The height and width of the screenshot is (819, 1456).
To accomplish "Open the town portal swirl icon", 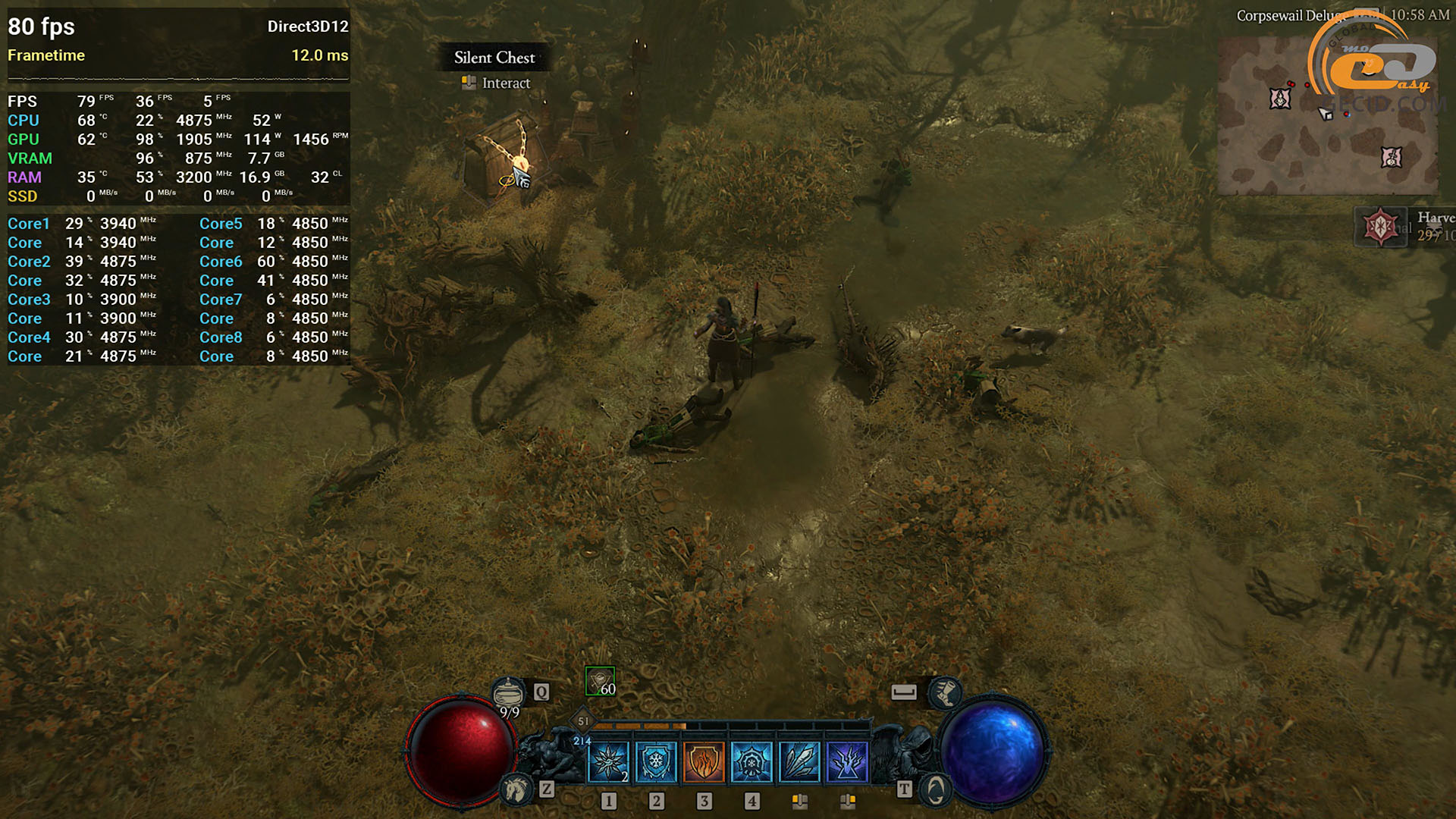I will 935,790.
